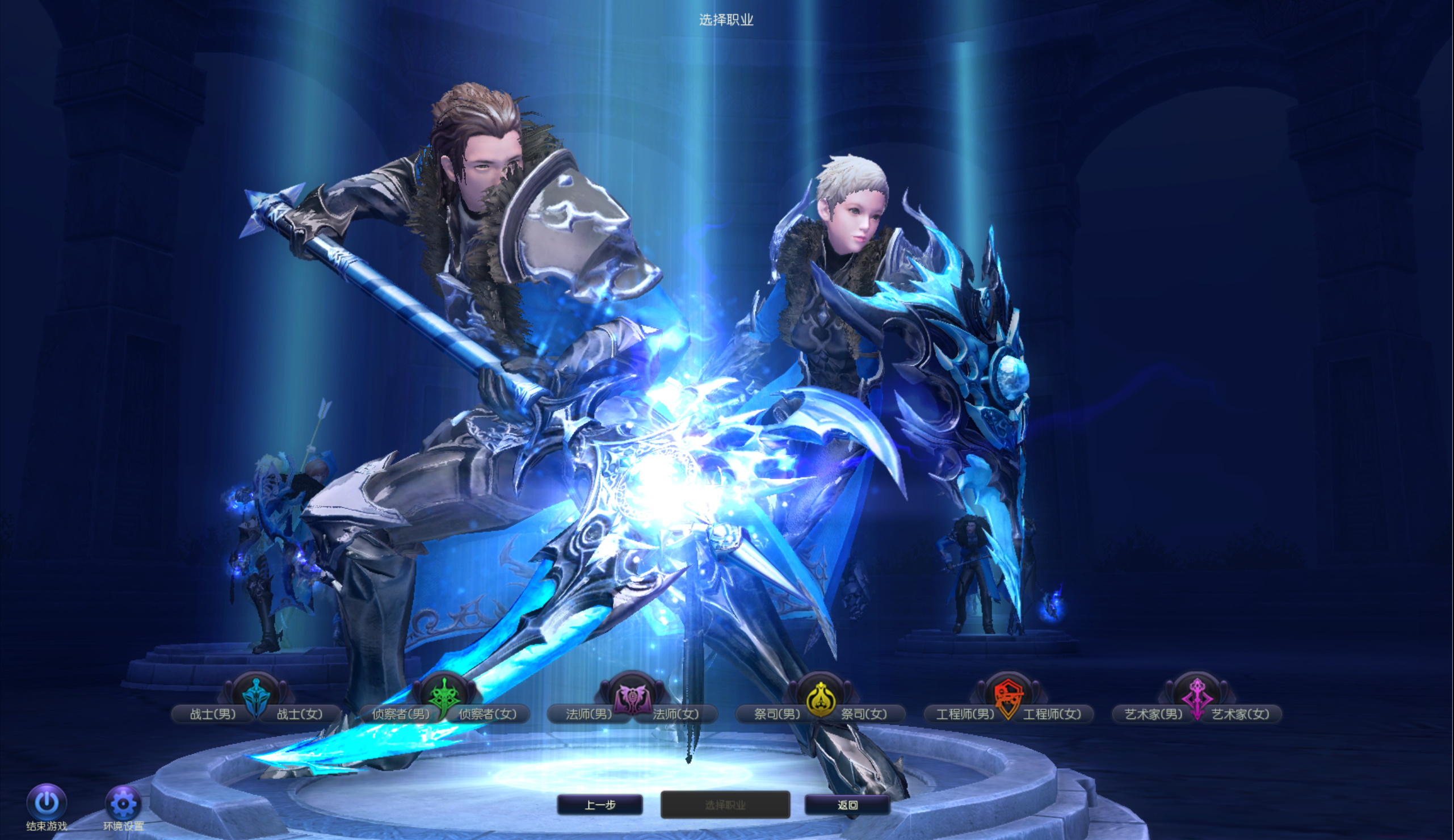Select the male Warrior class 战士(男)
Screen dimensions: 1454x840
(x=213, y=714)
